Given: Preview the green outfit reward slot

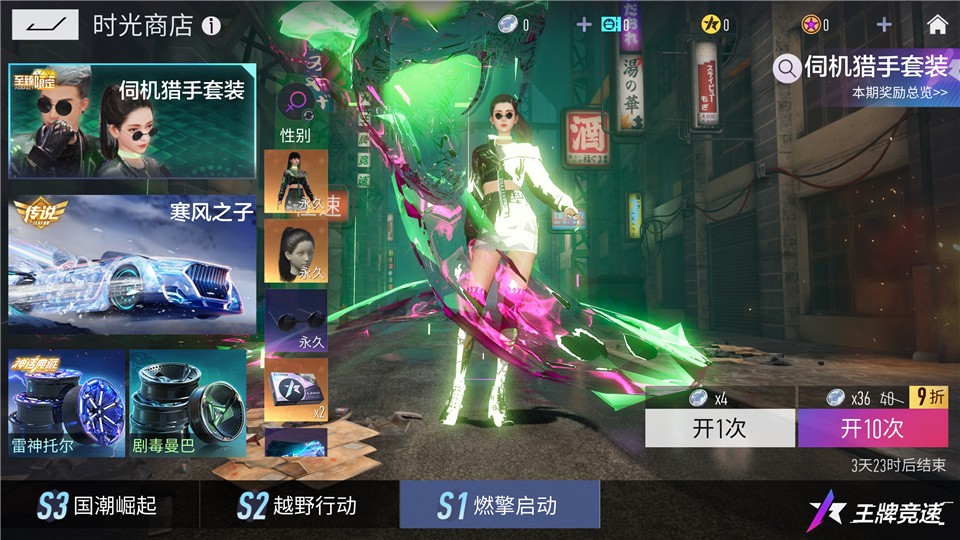Looking at the screenshot, I should 296,182.
